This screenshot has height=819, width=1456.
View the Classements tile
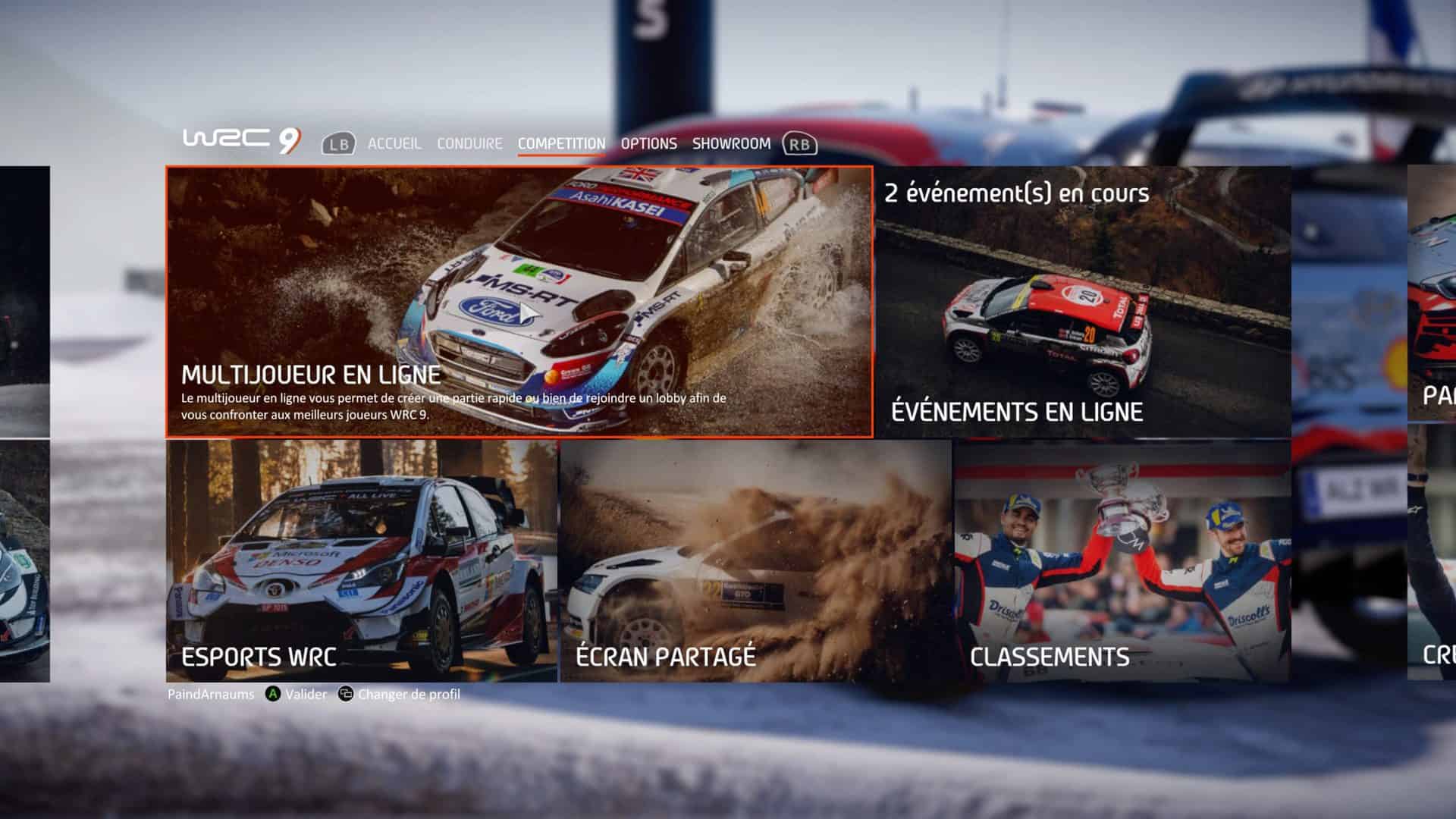coord(1122,561)
